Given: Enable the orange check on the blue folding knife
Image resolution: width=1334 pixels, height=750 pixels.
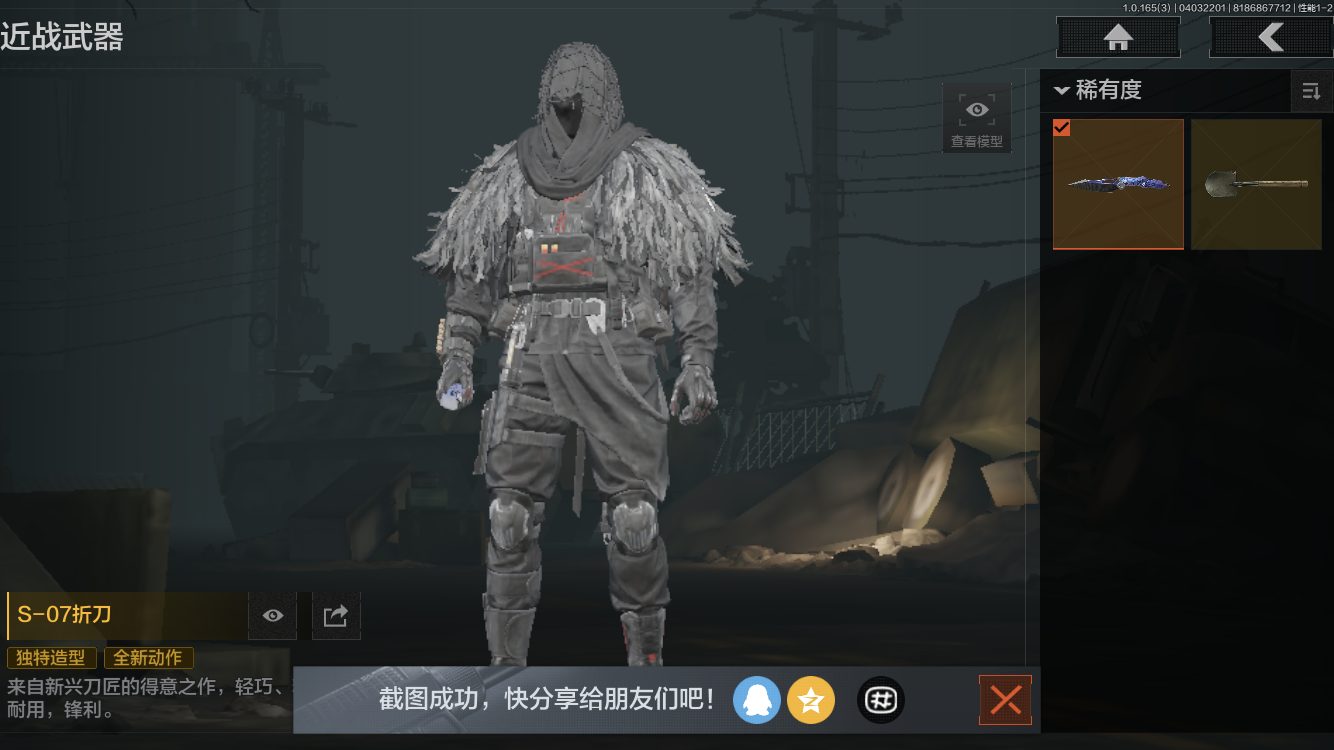Looking at the screenshot, I should coord(1062,128).
